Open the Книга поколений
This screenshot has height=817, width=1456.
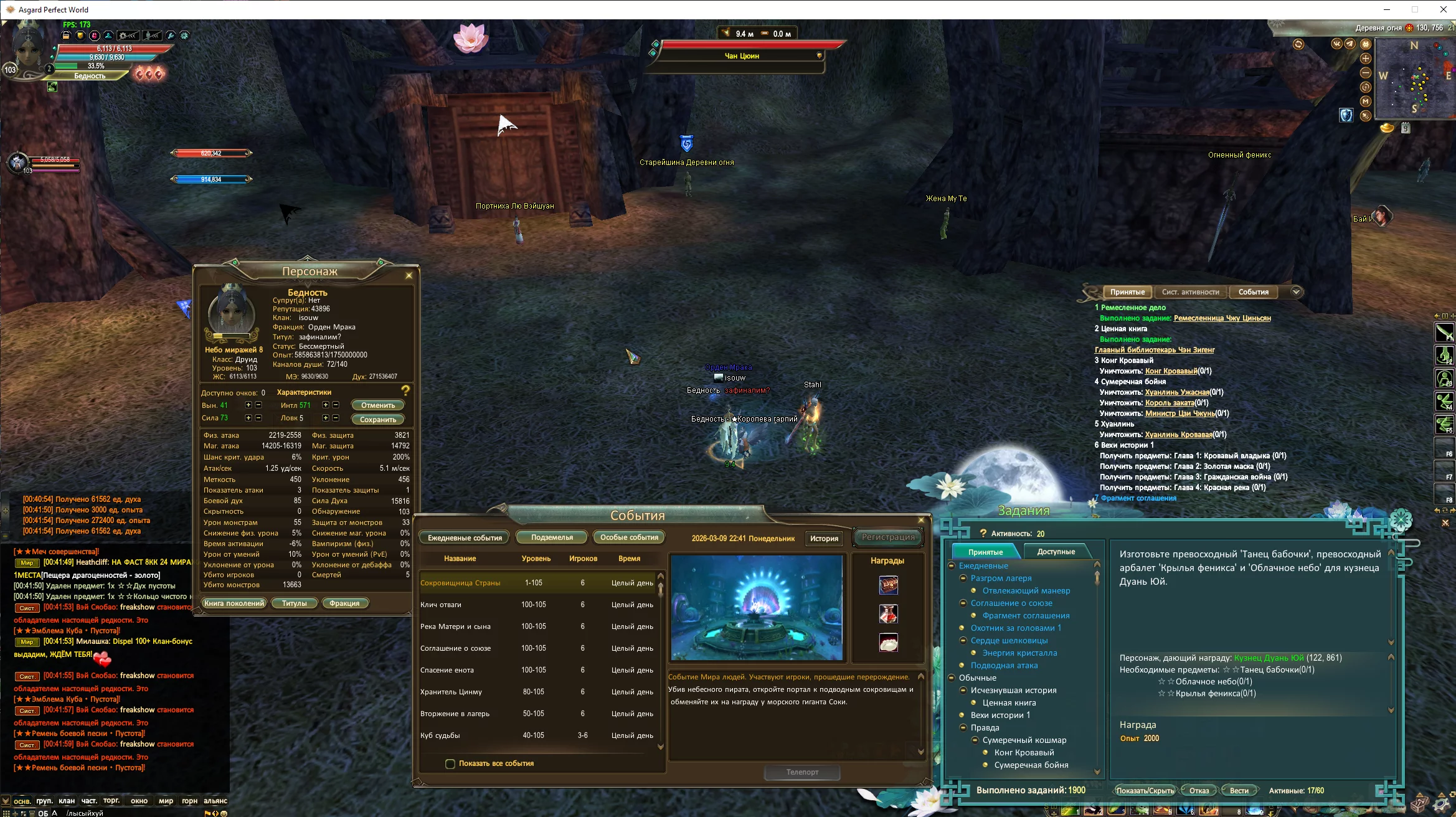pyautogui.click(x=234, y=603)
